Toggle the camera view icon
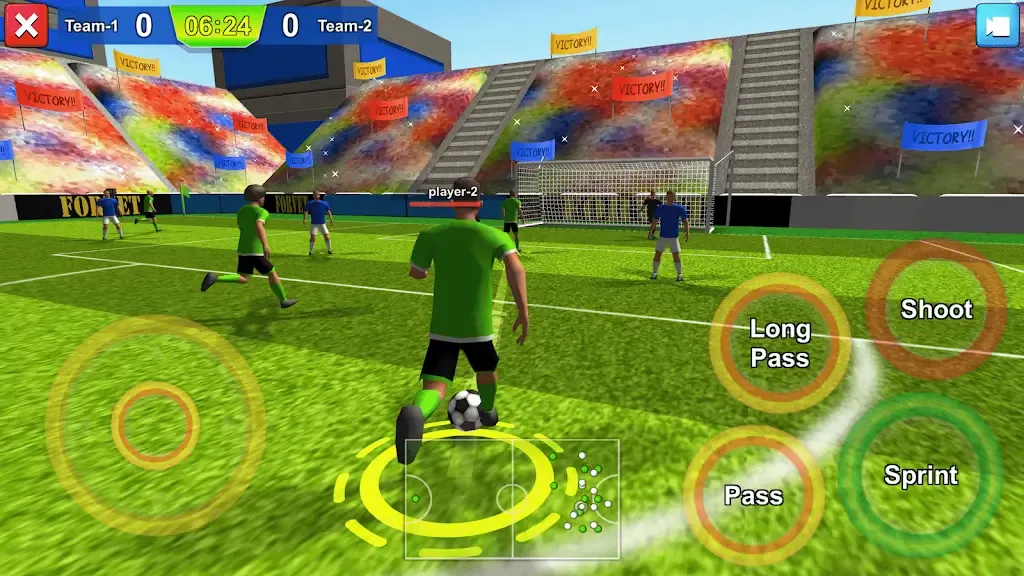Viewport: 1024px width, 576px height. pos(997,25)
